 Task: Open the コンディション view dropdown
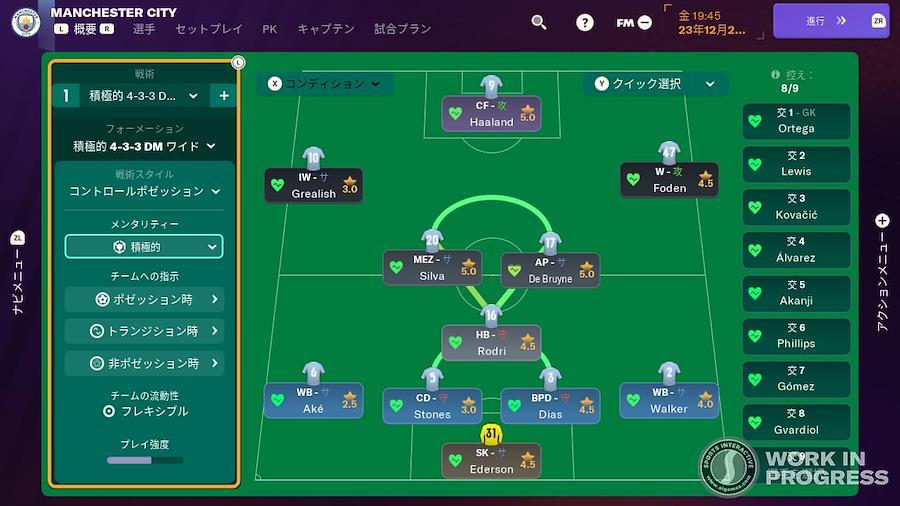point(323,84)
